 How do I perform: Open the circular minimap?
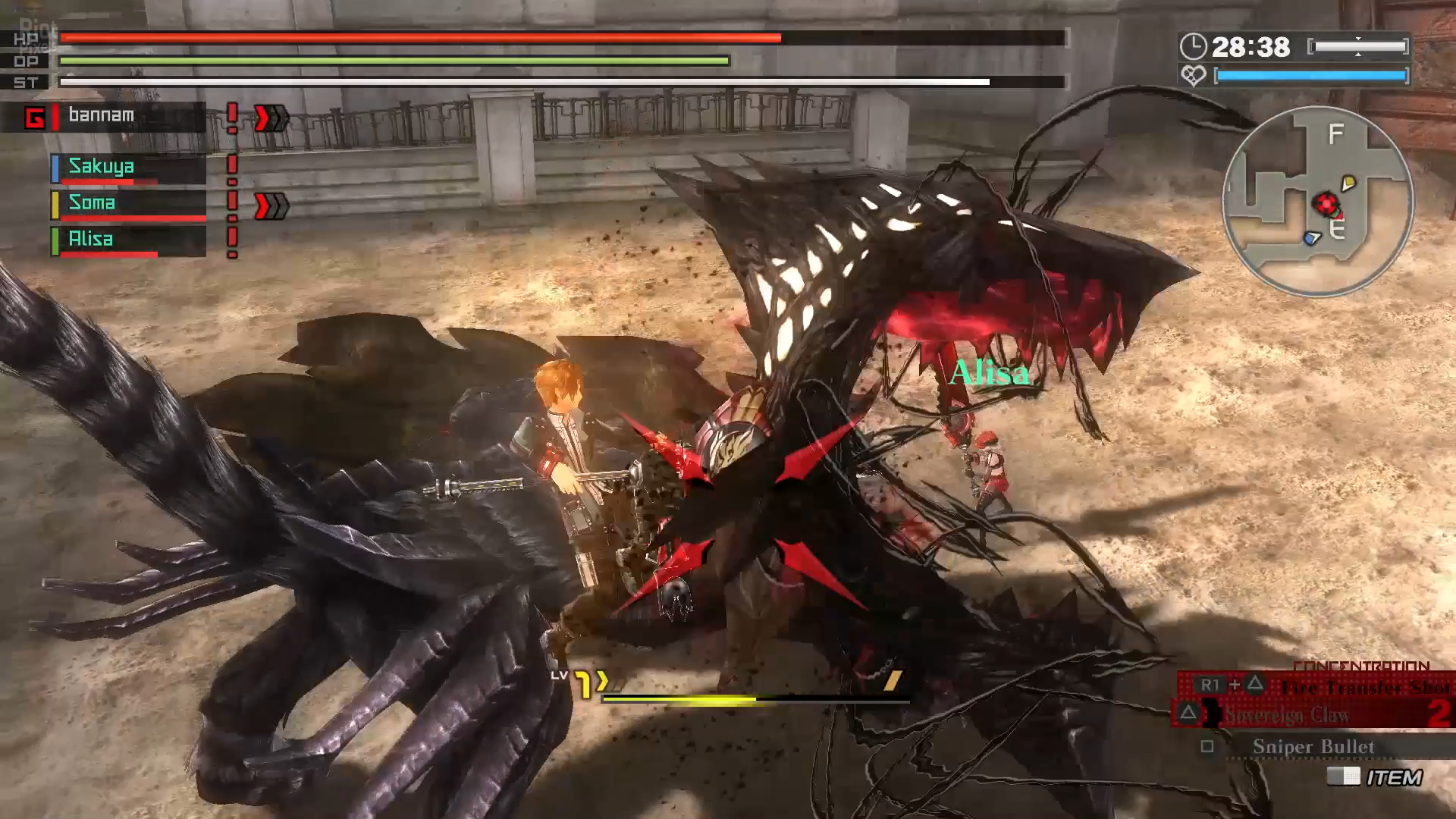coord(1317,200)
